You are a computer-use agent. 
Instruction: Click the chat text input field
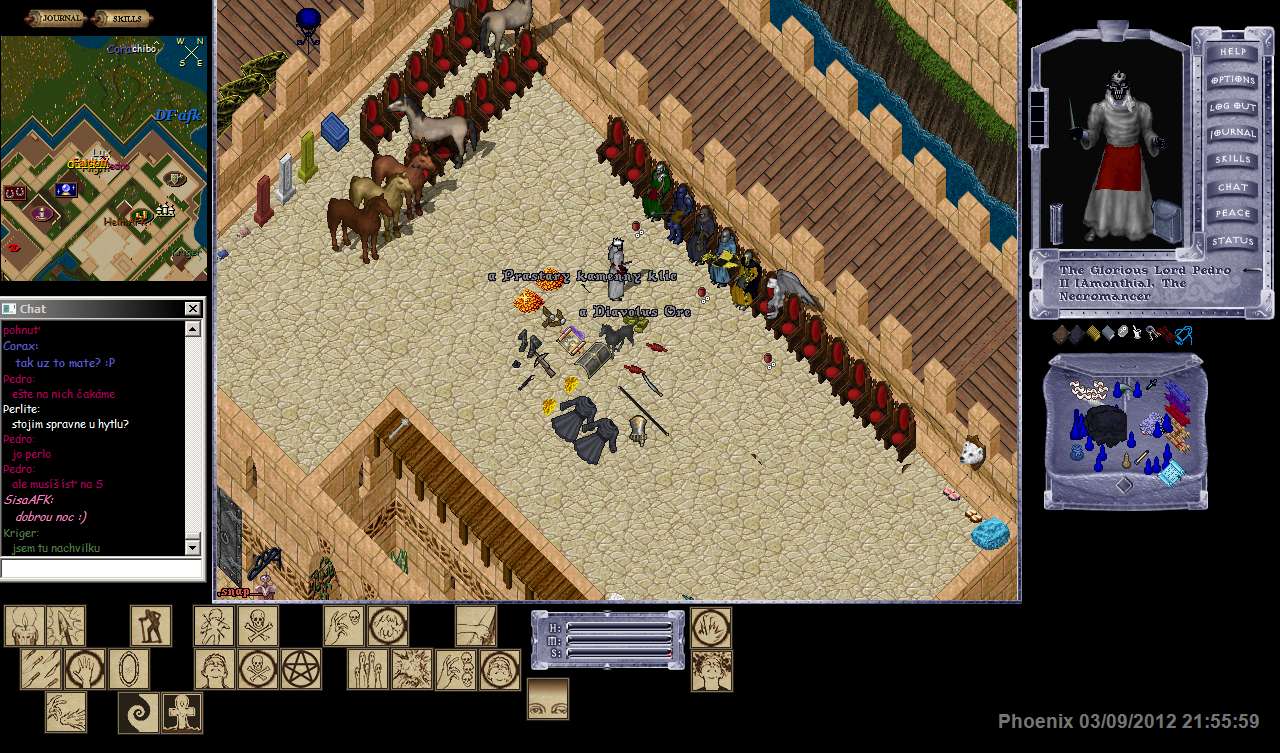tap(102, 569)
